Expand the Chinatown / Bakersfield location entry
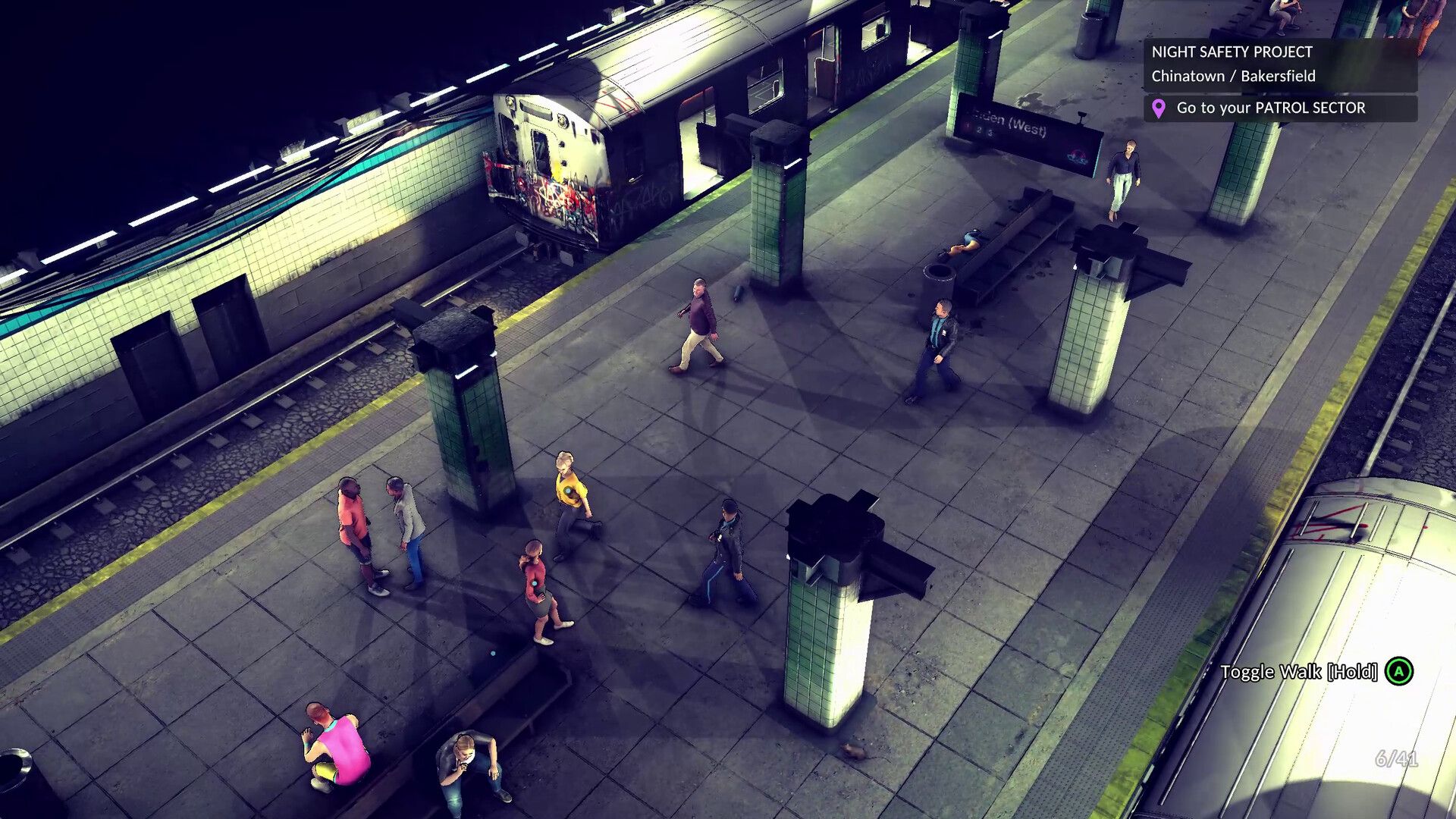 point(1235,76)
